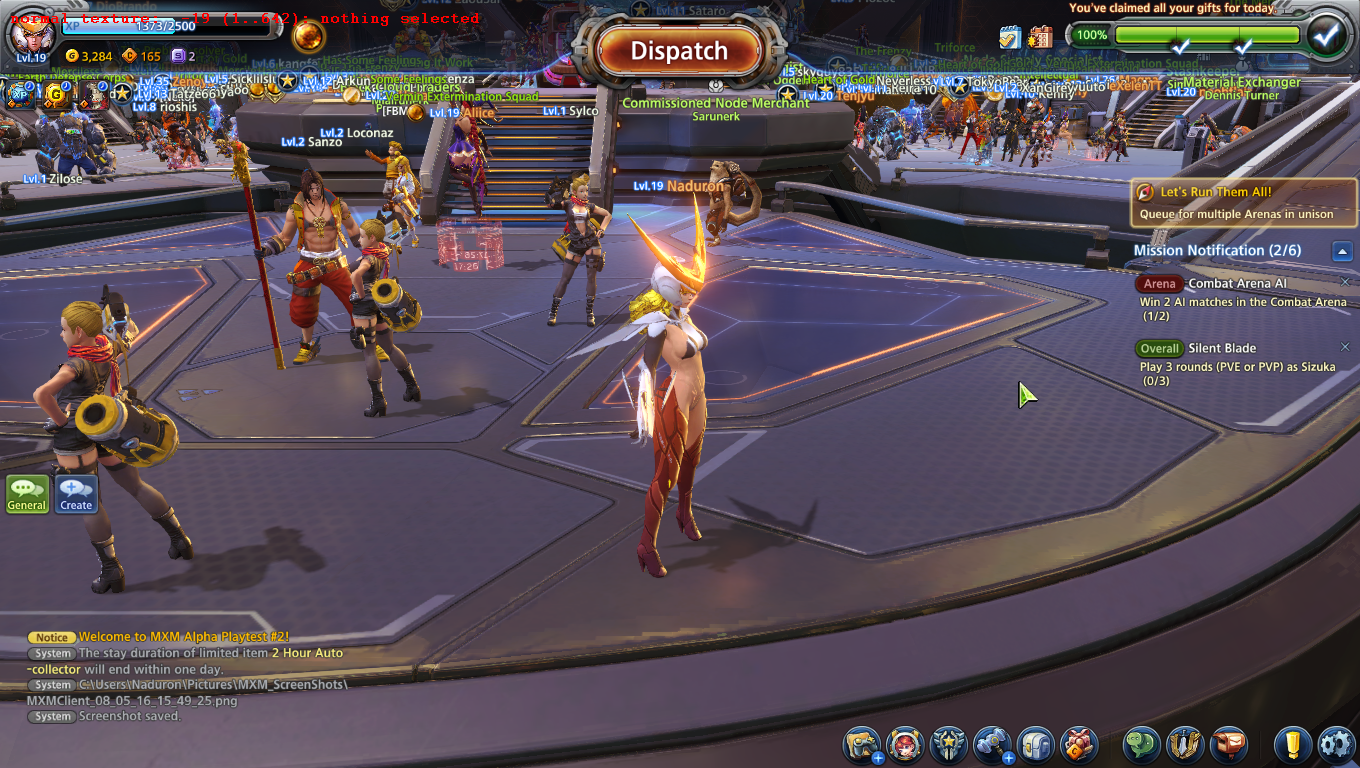Open the settings gears menu
Viewport: 1360px width, 768px height.
pos(1335,745)
